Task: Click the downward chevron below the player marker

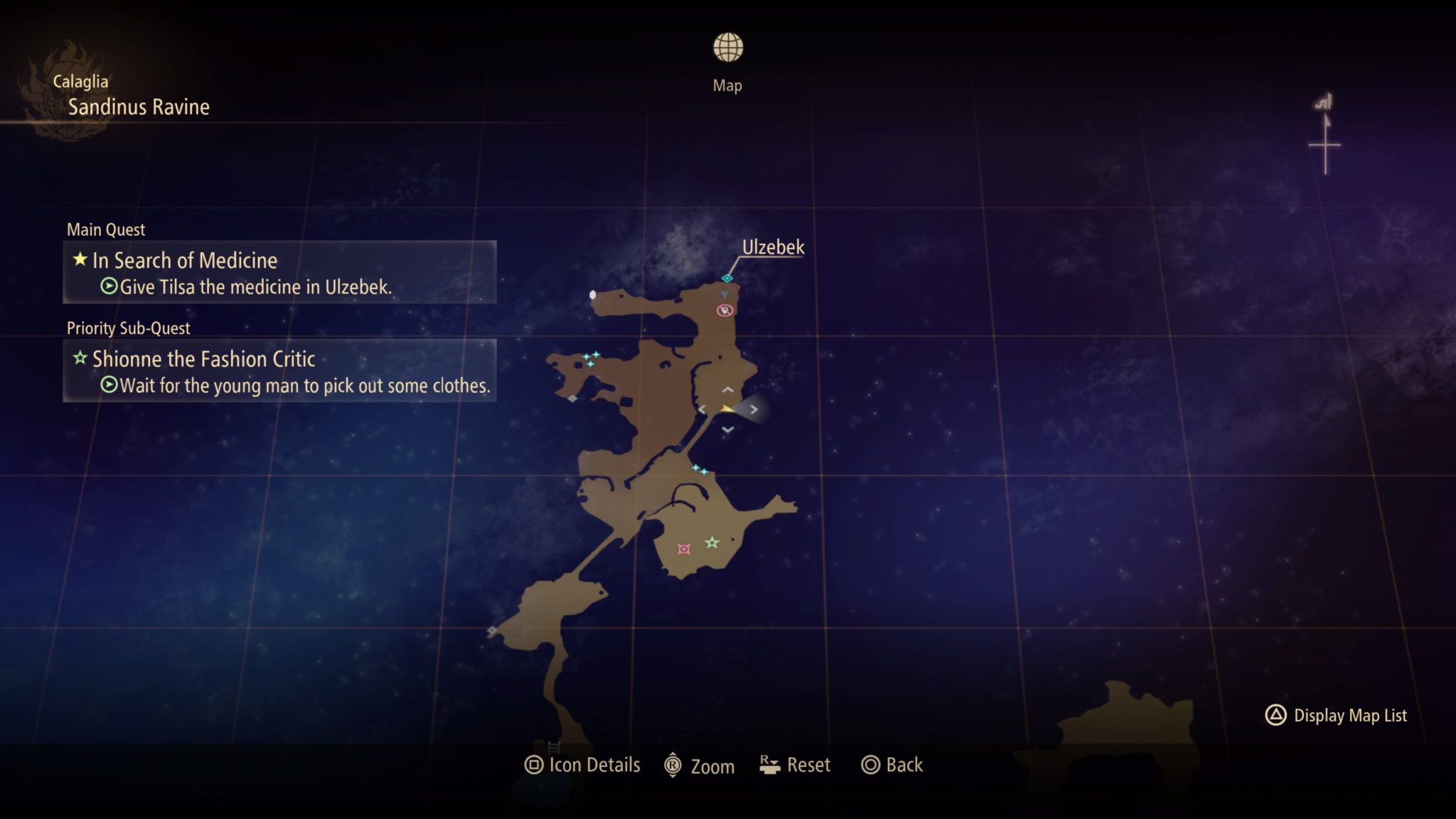Action: (x=727, y=429)
